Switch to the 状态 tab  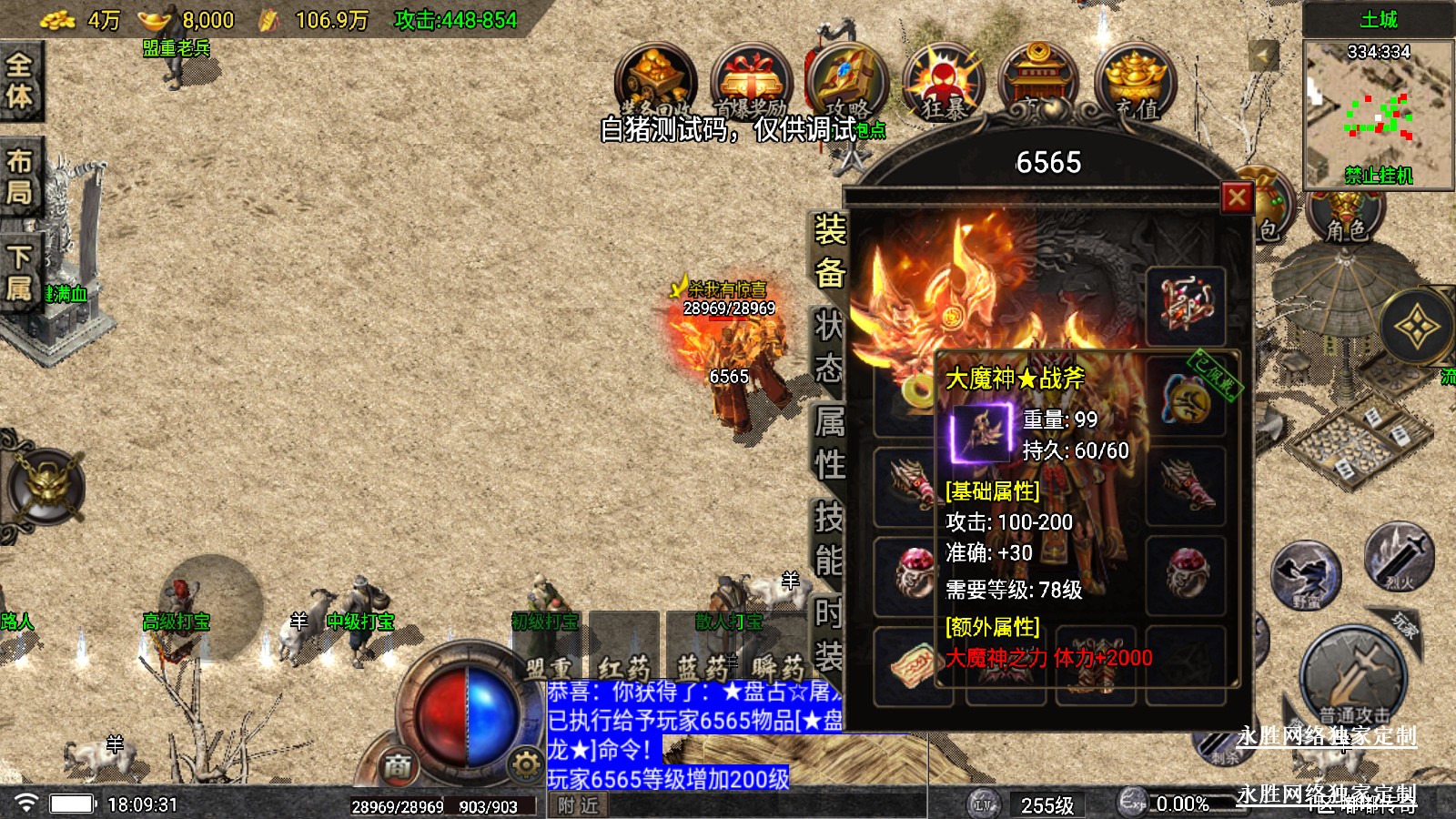tap(829, 348)
